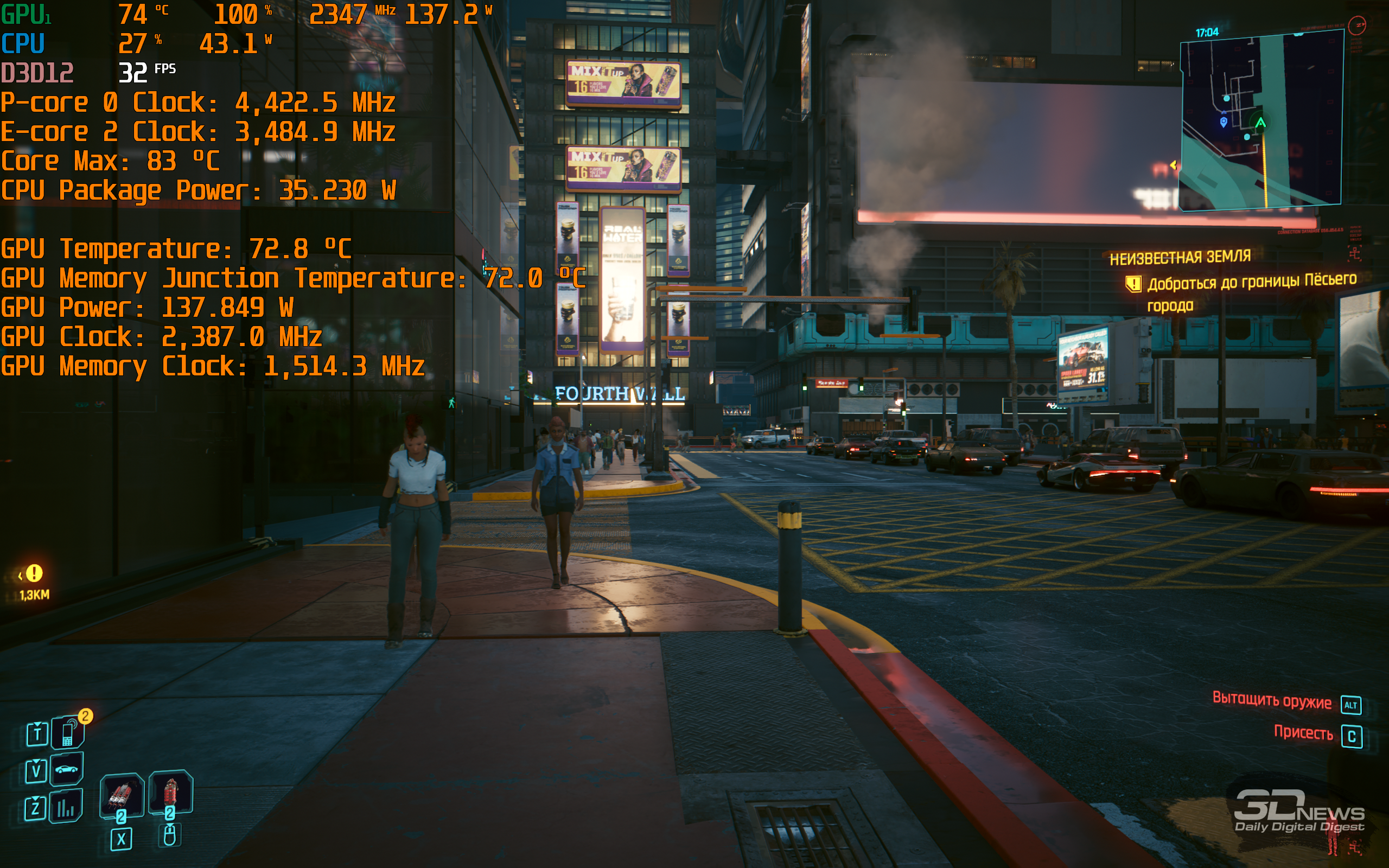This screenshot has height=868, width=1389.
Task: Select the red grenade quick slot
Action: [170, 792]
